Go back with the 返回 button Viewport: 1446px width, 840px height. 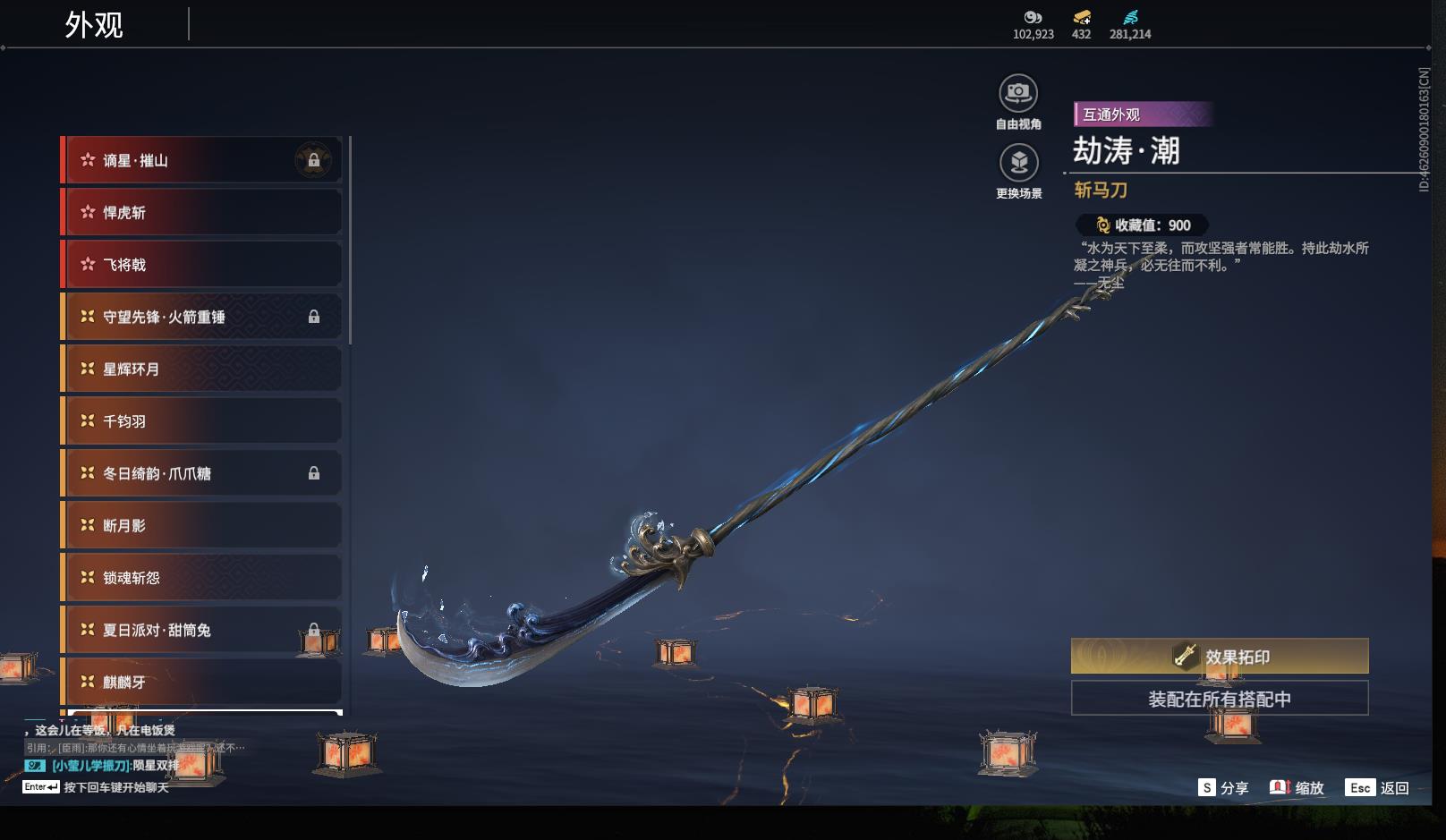(1379, 787)
